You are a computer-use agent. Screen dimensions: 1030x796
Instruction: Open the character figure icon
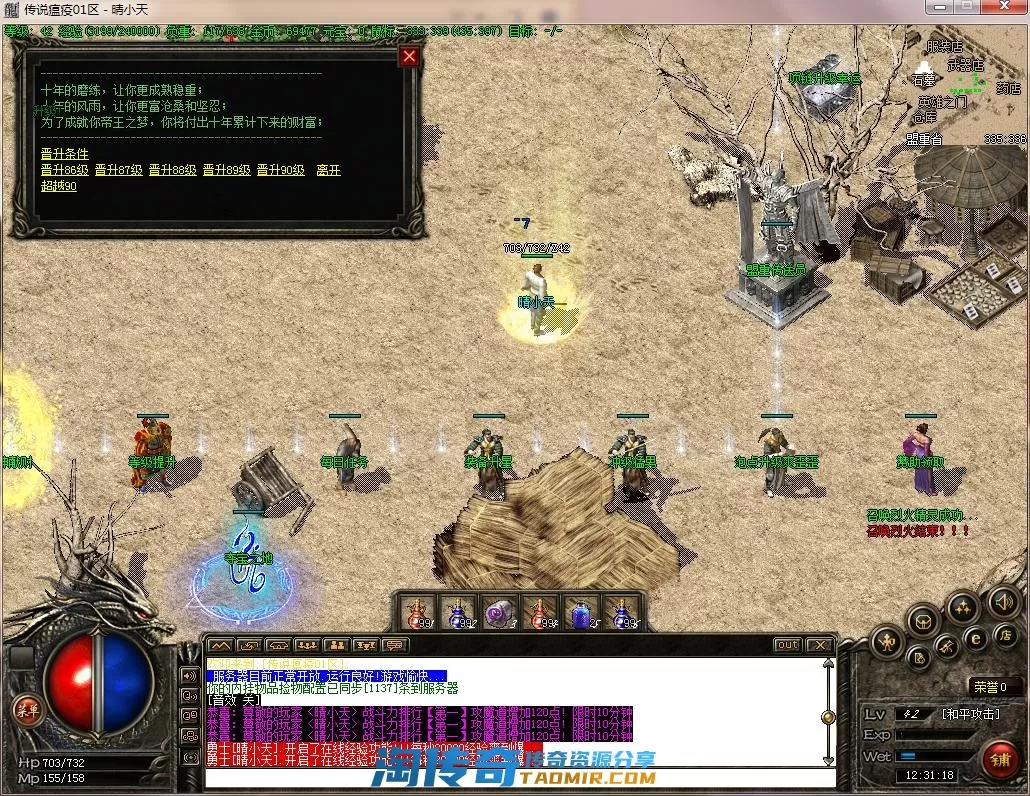click(x=887, y=642)
